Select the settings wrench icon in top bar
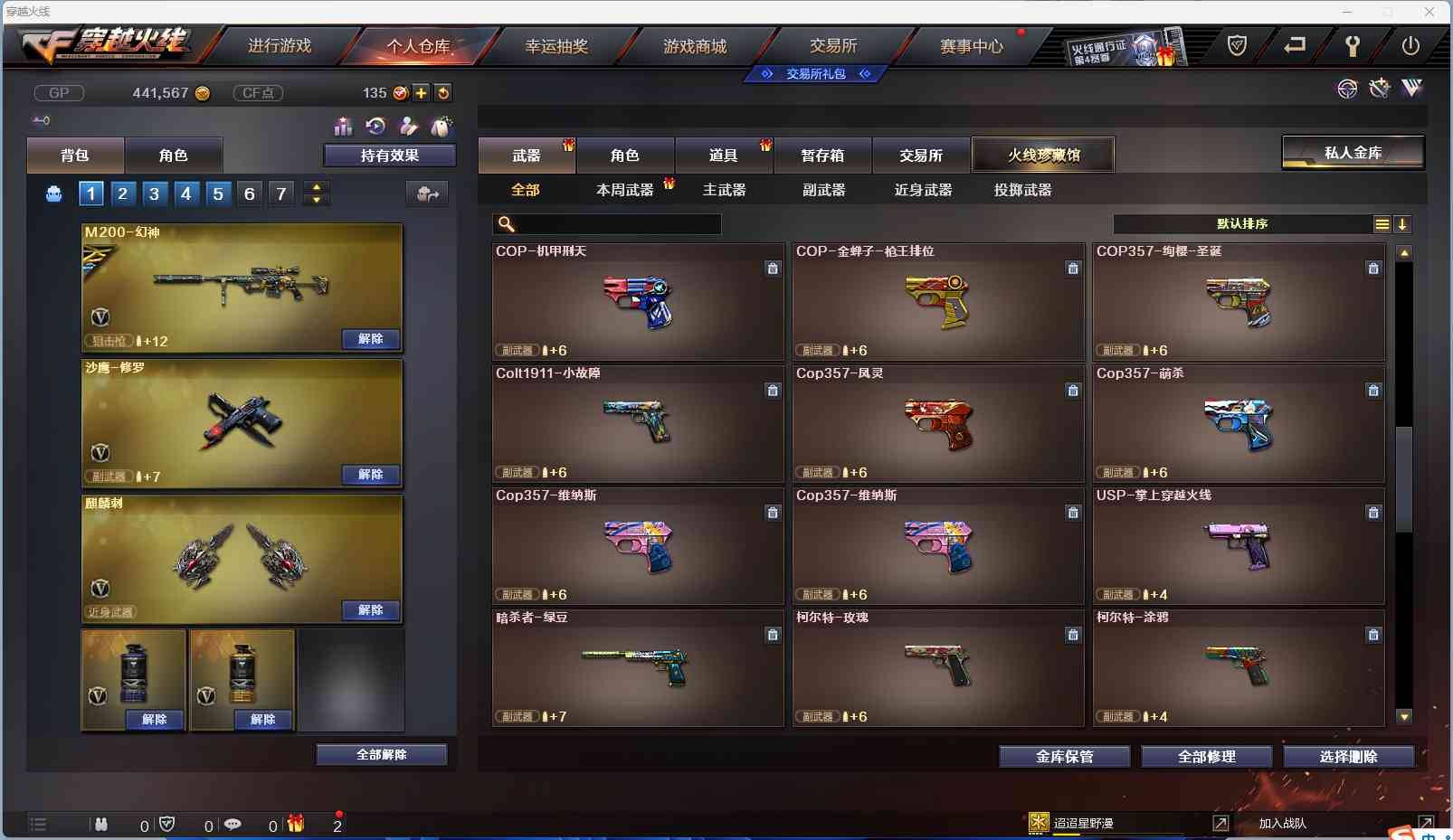The width and height of the screenshot is (1453, 840). 1354,44
